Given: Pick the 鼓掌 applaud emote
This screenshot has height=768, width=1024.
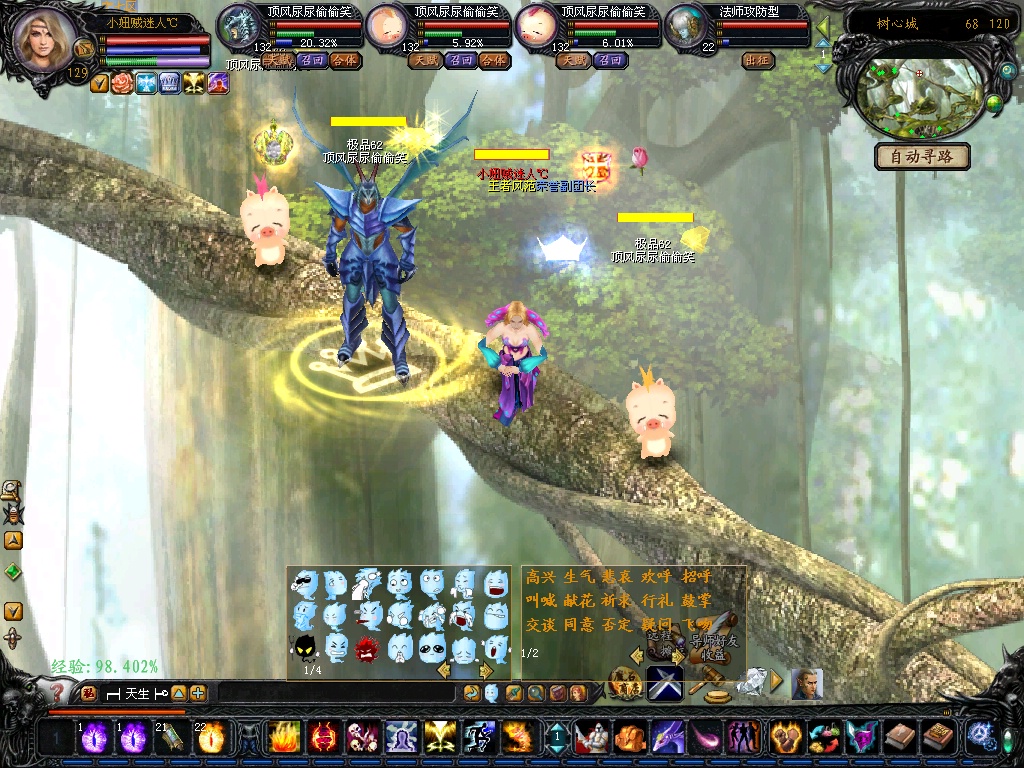Looking at the screenshot, I should pyautogui.click(x=698, y=600).
